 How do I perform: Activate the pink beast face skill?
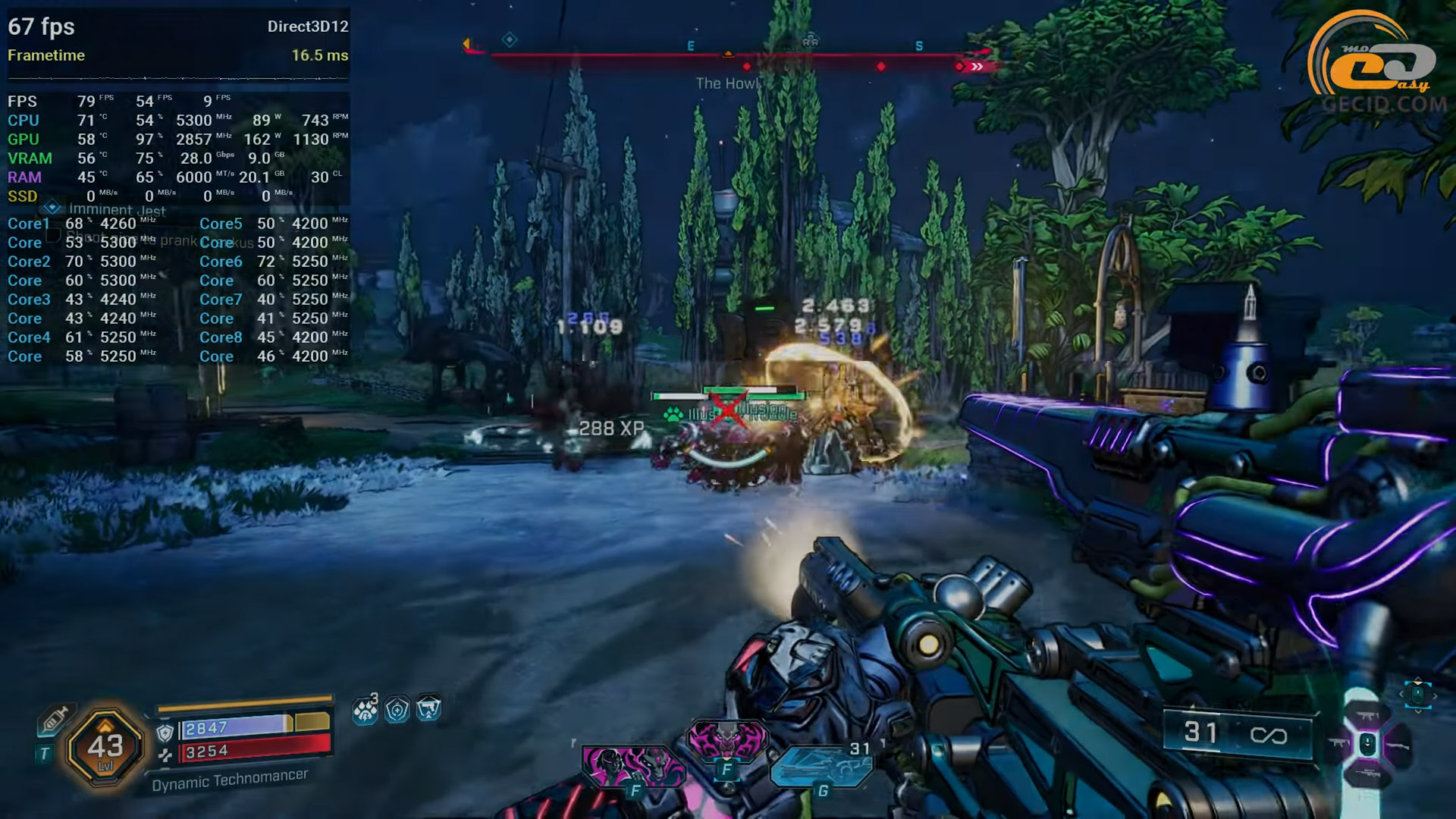click(x=726, y=741)
